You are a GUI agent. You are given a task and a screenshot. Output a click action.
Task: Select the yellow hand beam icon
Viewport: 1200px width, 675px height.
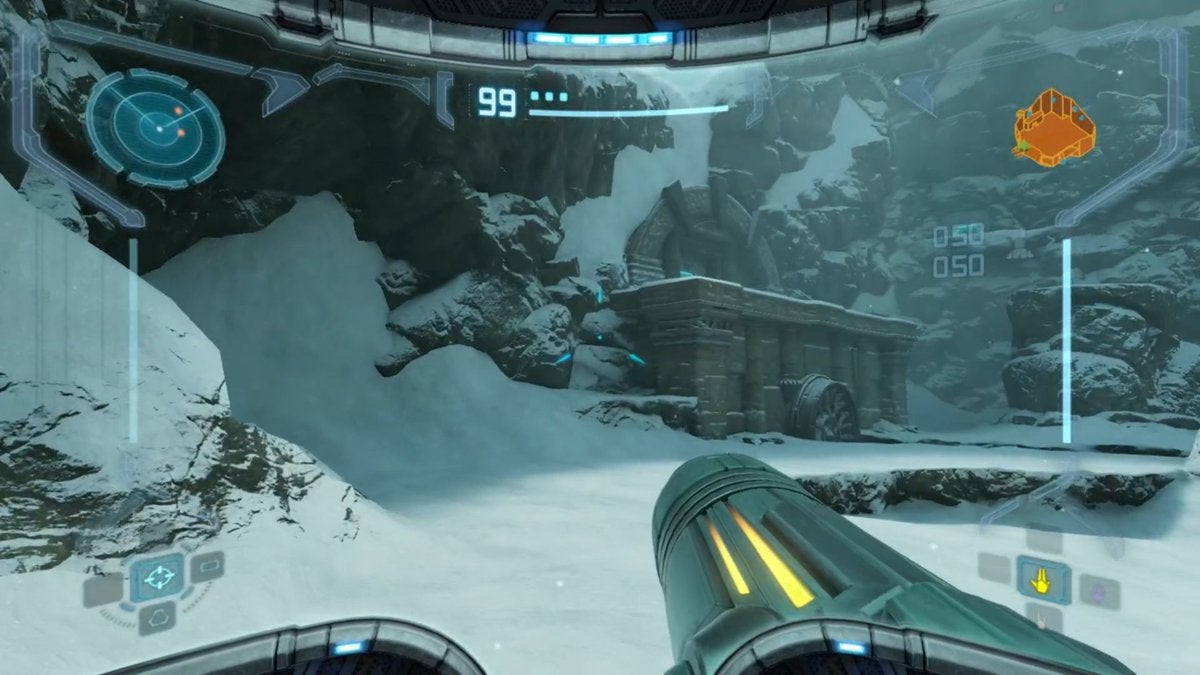coord(1043,580)
